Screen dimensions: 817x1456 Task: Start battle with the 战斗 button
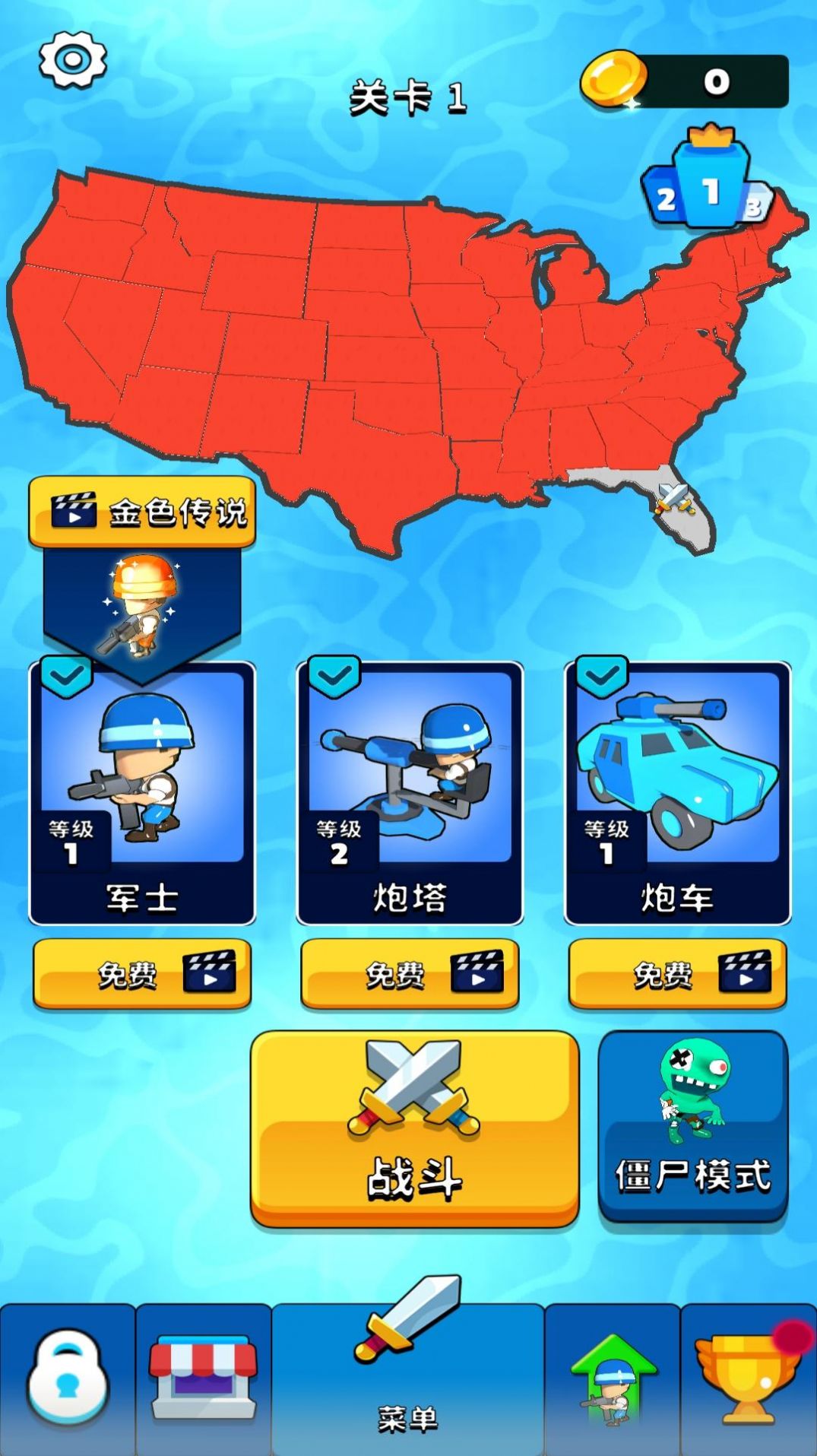click(x=414, y=1128)
